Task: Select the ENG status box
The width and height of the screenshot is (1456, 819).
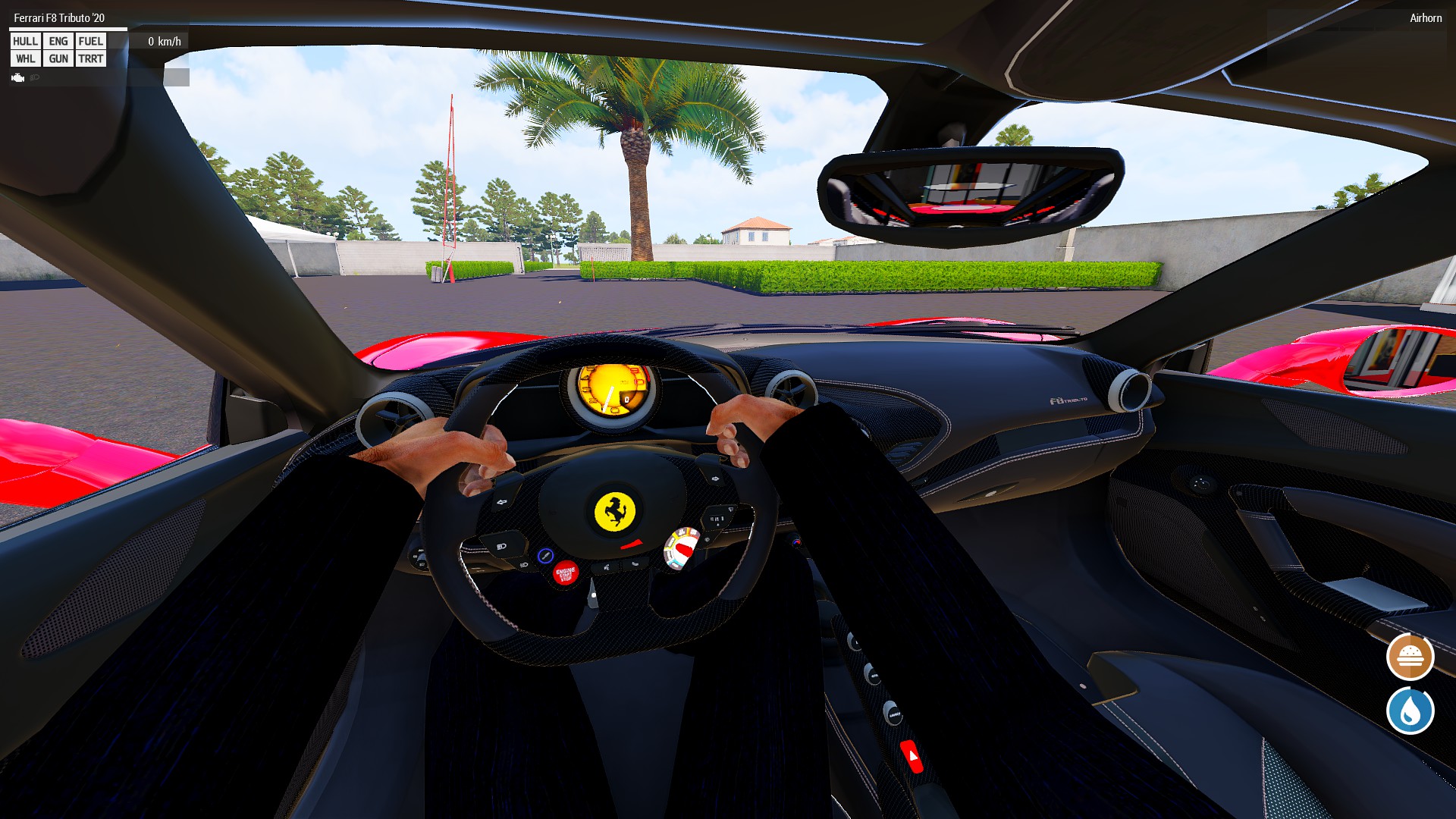Action: [x=58, y=41]
